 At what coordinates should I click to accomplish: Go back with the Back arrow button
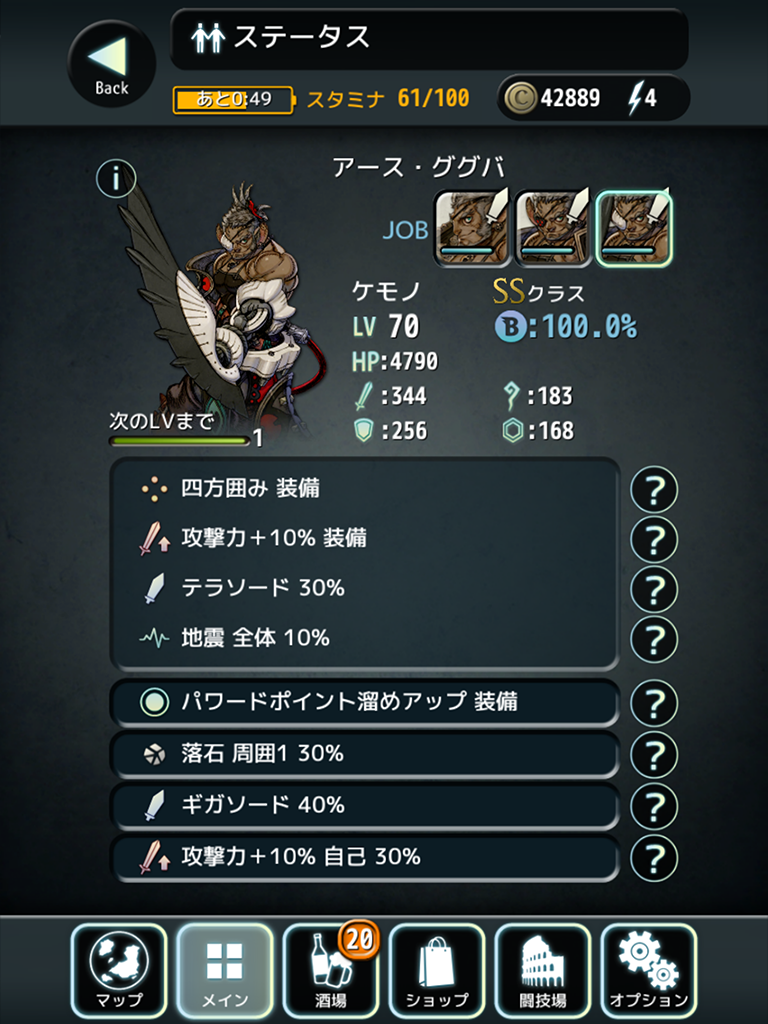(111, 64)
